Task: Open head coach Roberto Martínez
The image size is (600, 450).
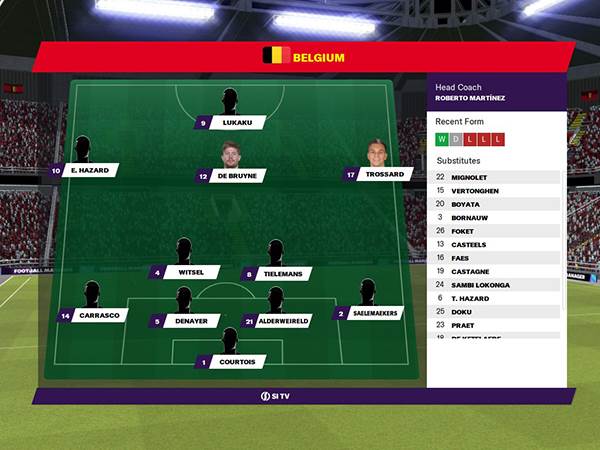Action: click(x=470, y=97)
